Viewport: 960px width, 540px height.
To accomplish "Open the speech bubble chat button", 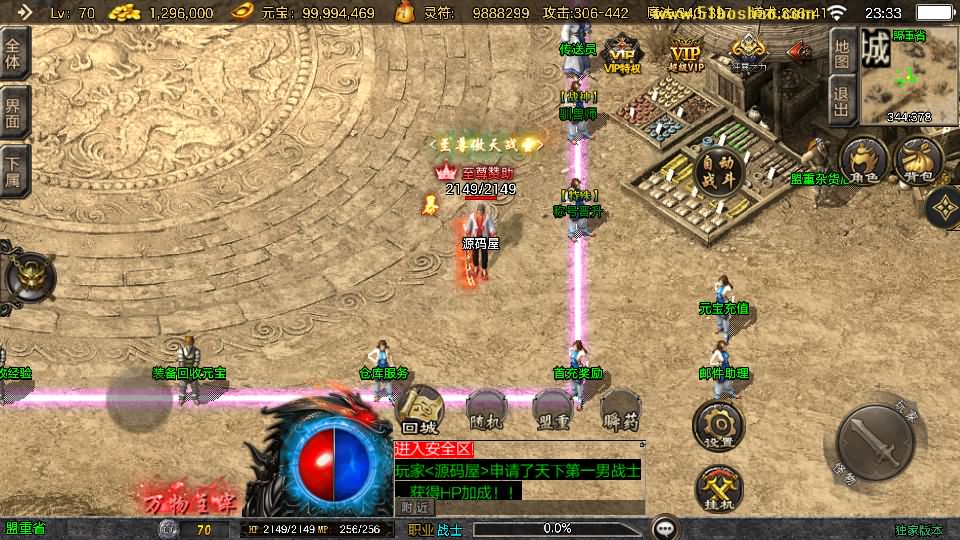I will [x=663, y=527].
